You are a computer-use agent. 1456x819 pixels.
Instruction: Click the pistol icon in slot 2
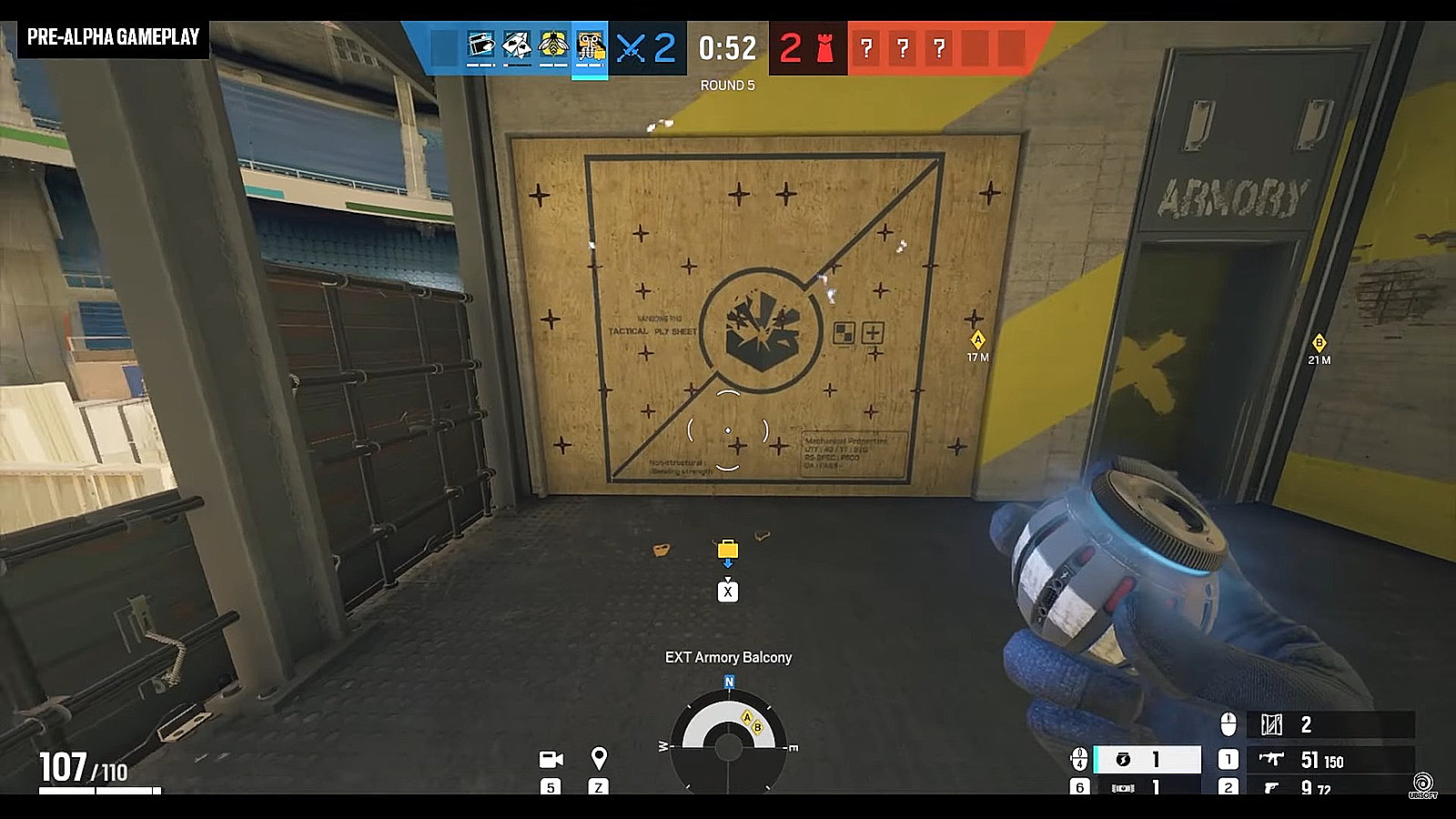click(x=1274, y=786)
